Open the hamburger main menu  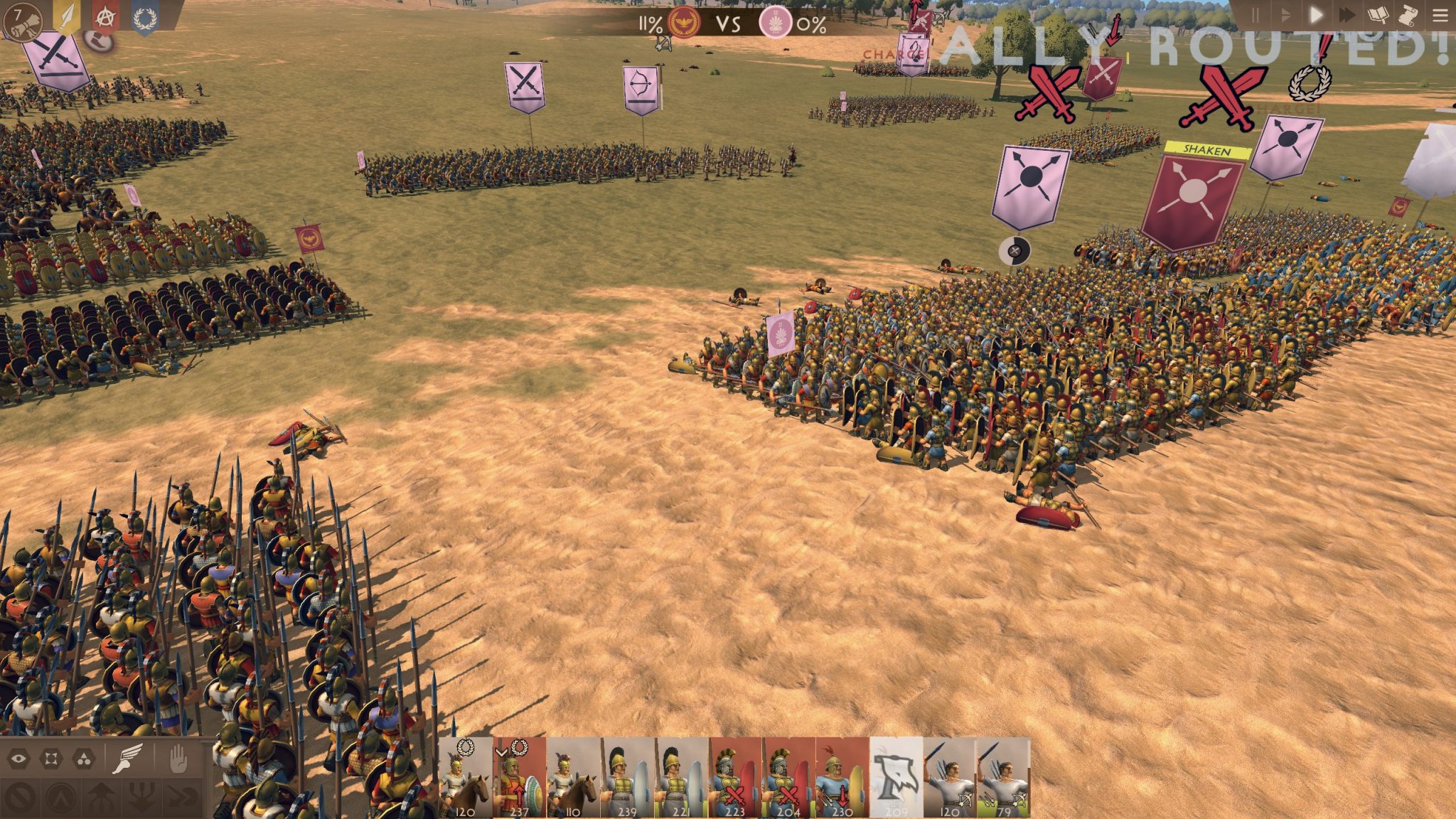(x=1440, y=15)
